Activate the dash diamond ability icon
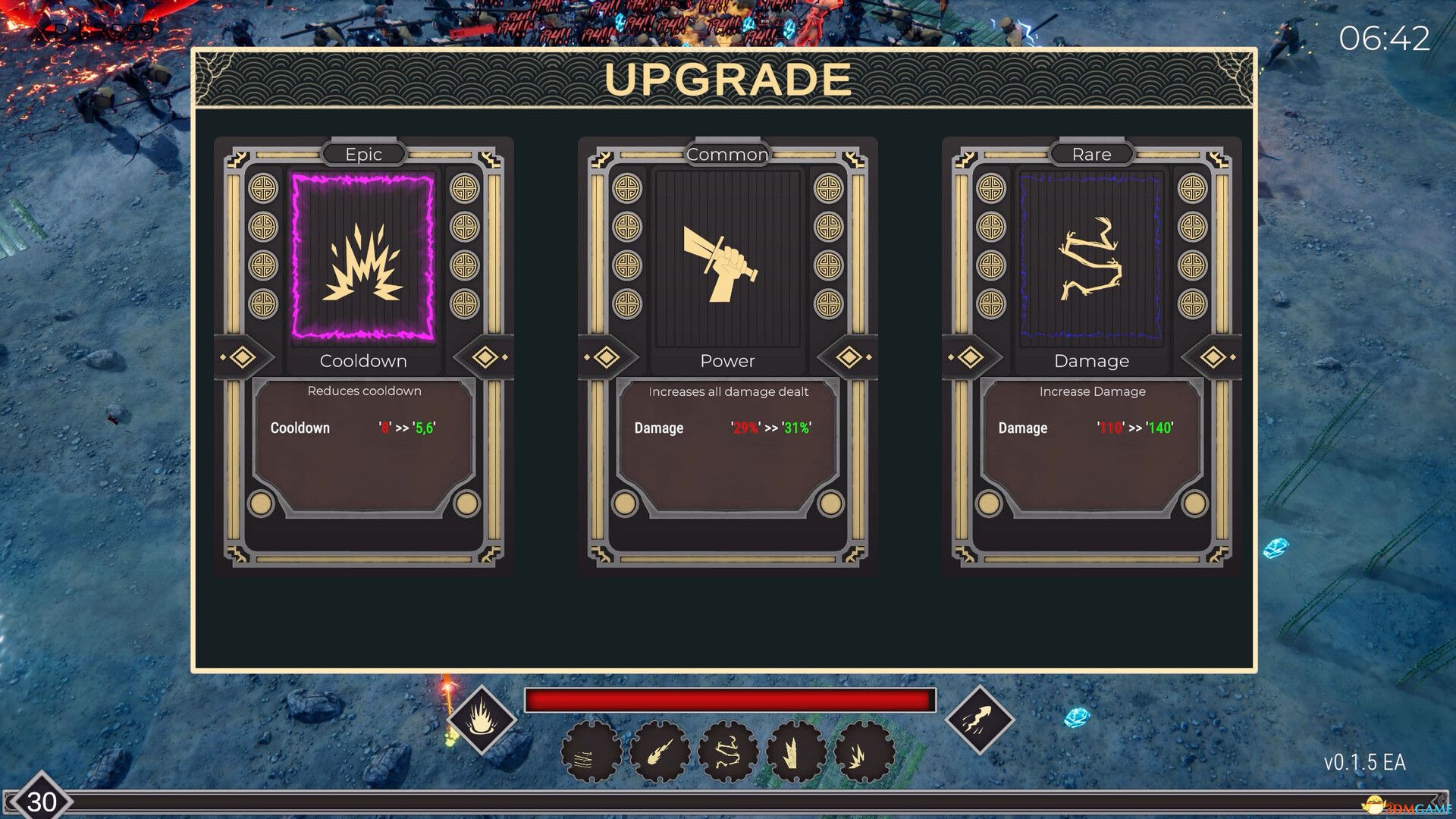Image resolution: width=1456 pixels, height=819 pixels. pos(979,719)
